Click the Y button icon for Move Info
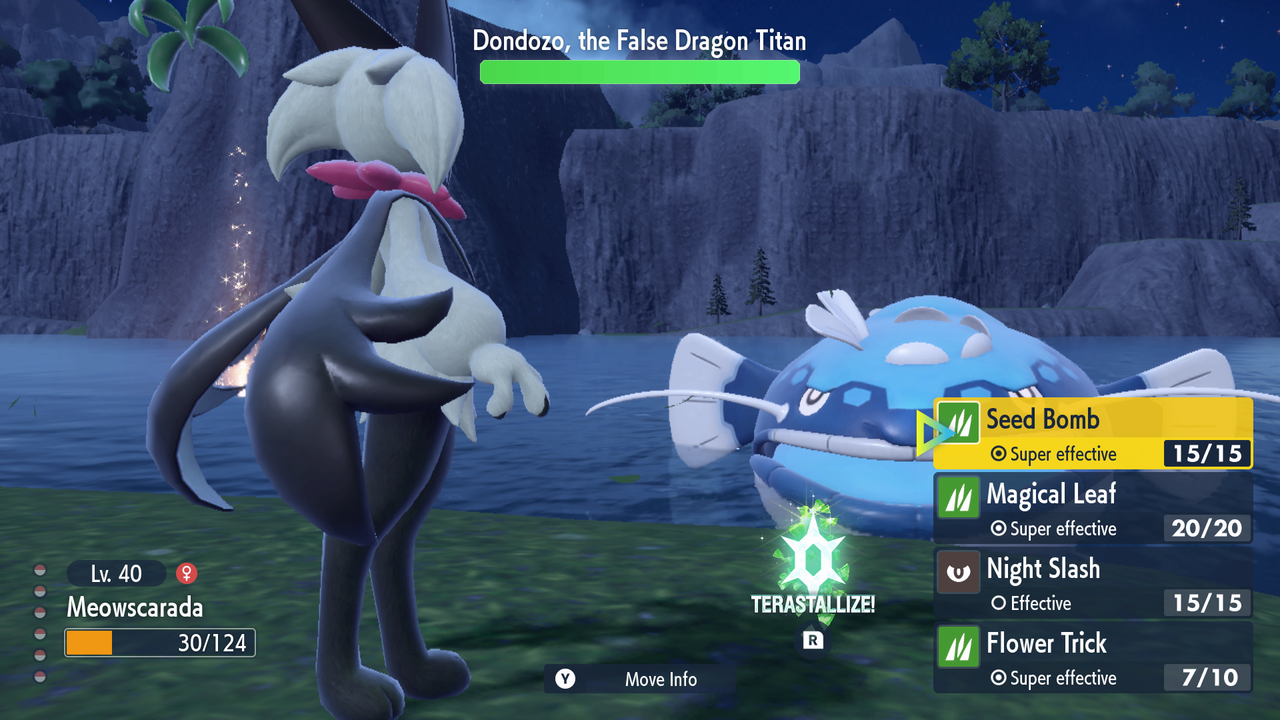The width and height of the screenshot is (1280, 720). tap(564, 679)
